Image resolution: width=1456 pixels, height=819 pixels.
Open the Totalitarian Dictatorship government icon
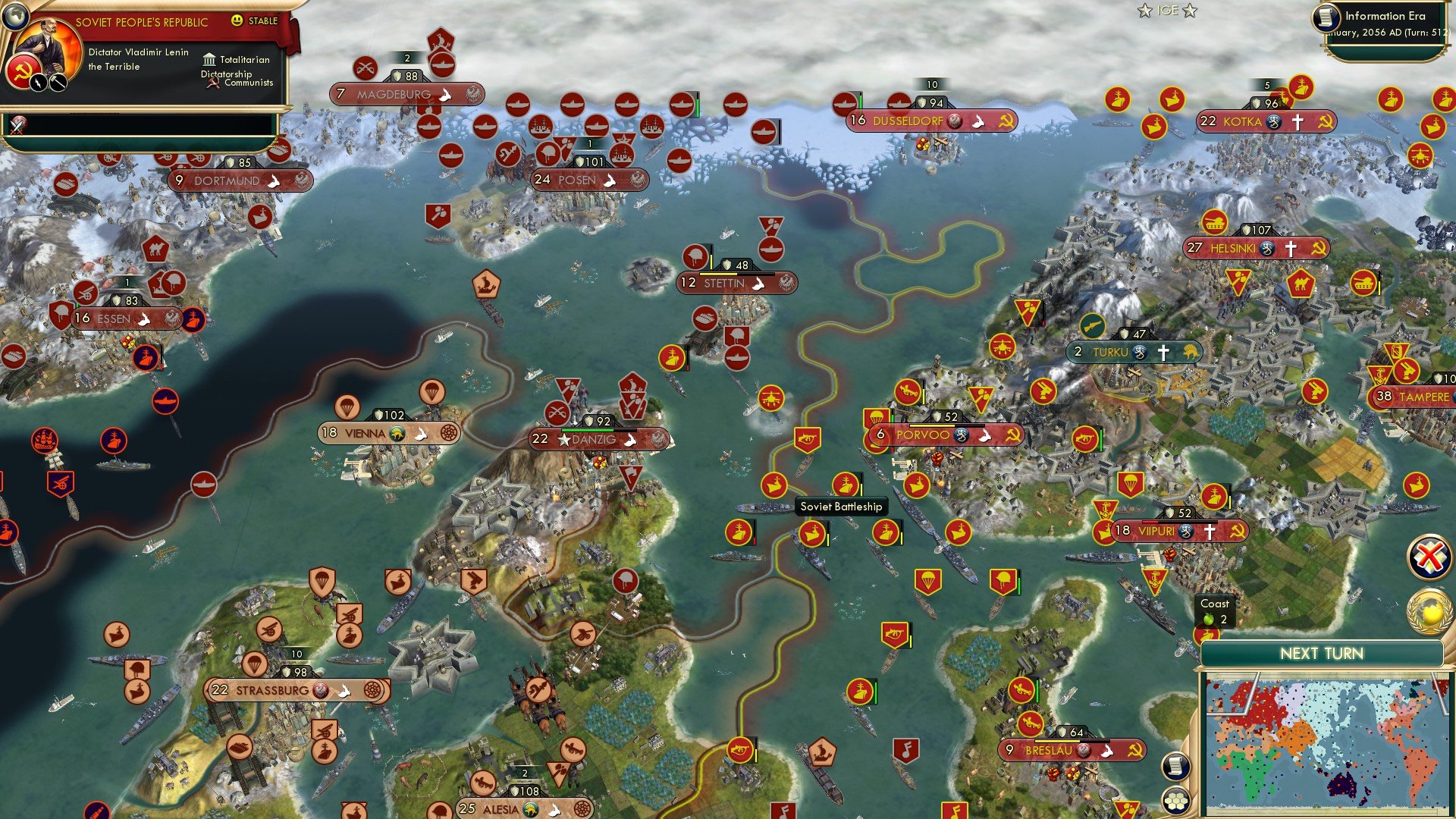pyautogui.click(x=209, y=60)
